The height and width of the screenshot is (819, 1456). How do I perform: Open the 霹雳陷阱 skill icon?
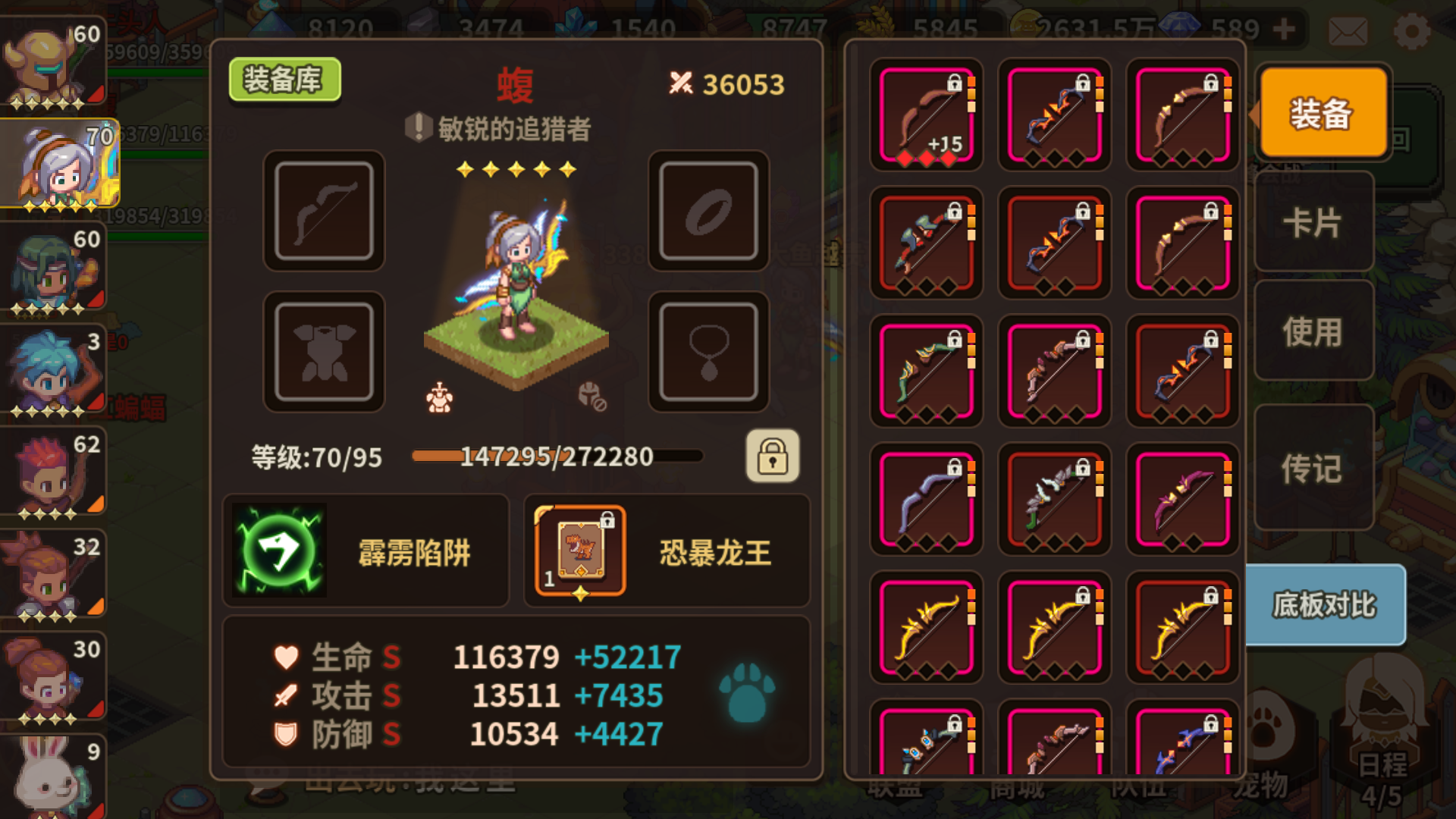281,550
